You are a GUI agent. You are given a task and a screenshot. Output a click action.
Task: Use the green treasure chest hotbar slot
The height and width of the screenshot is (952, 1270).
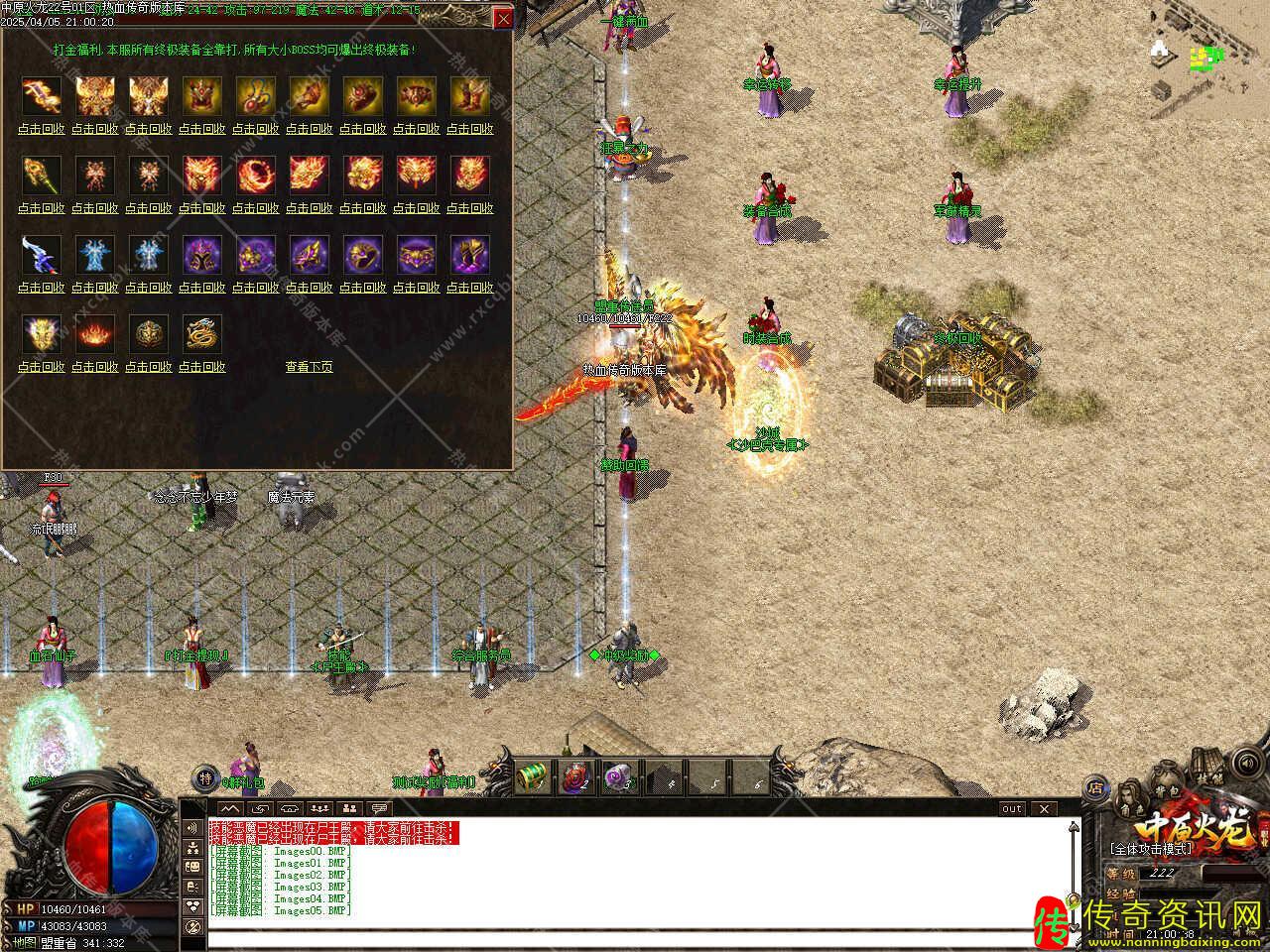pyautogui.click(x=535, y=774)
